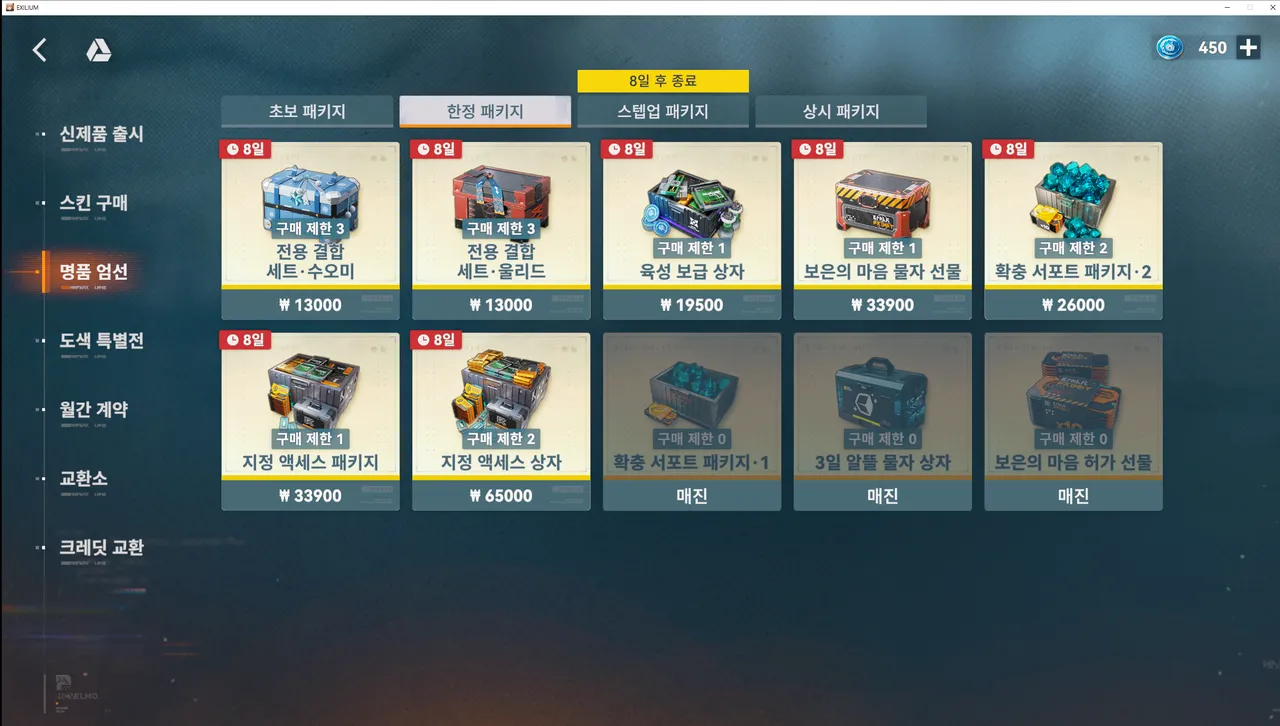
Task: Switch to the 상시 패키지 tab
Action: pos(841,111)
